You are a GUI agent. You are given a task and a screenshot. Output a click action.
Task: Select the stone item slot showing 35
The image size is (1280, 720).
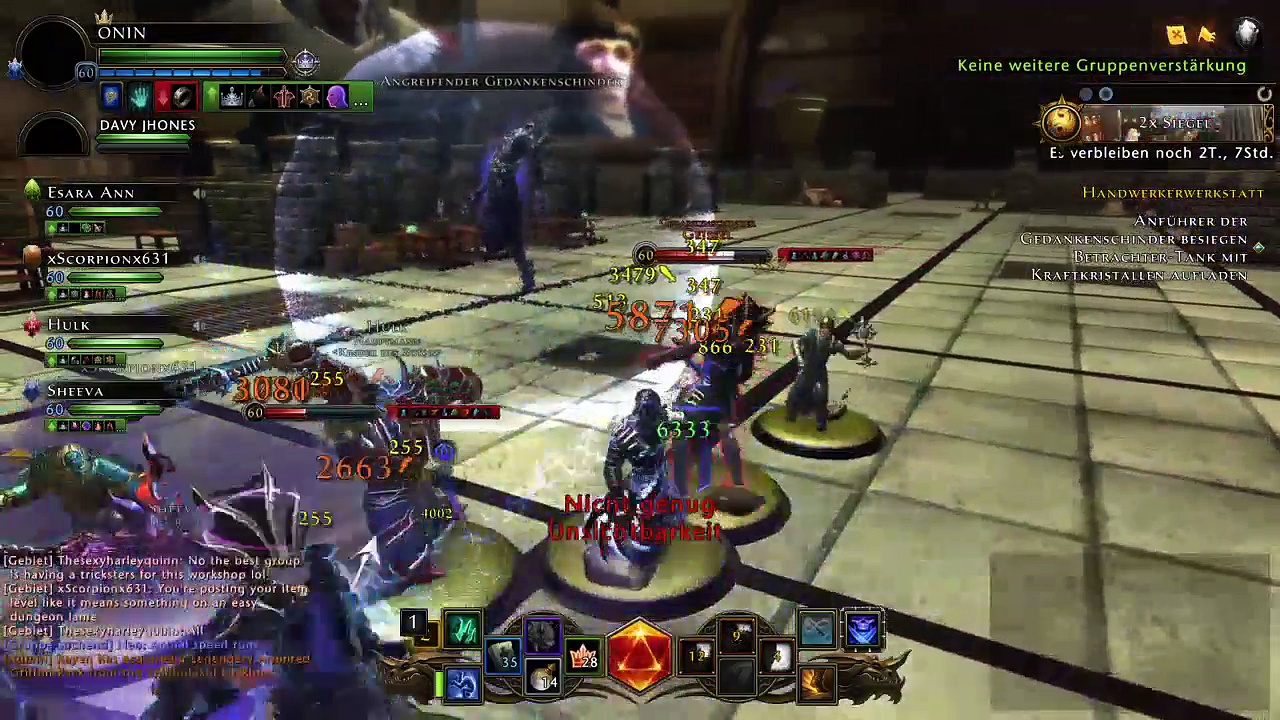[503, 655]
